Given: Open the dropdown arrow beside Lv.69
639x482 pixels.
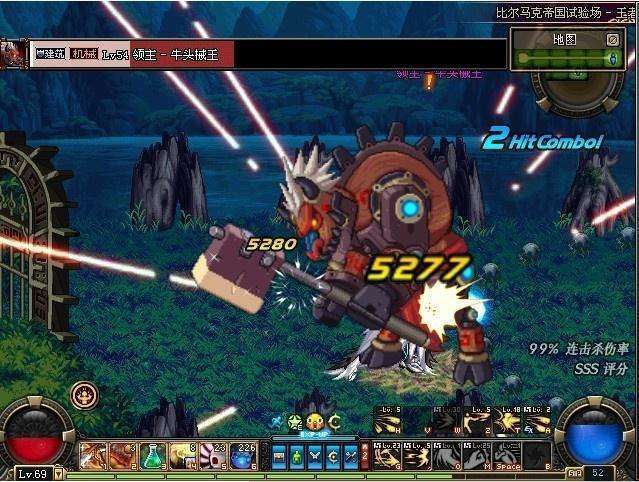Looking at the screenshot, I should (59, 471).
